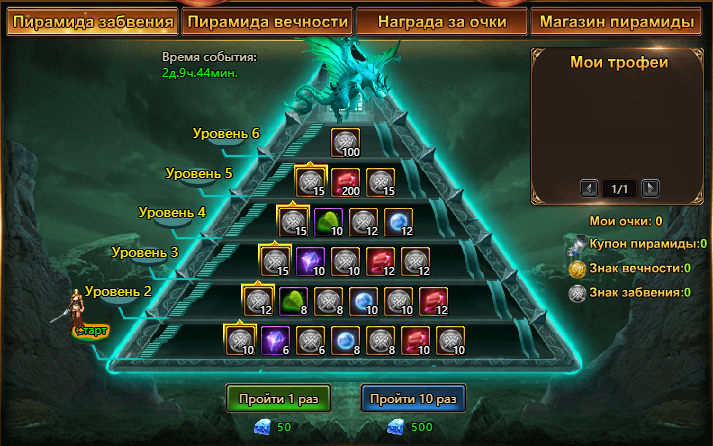The height and width of the screenshot is (446, 713).
Task: Switch to the Пирамида забвения tab
Action: coord(92,21)
